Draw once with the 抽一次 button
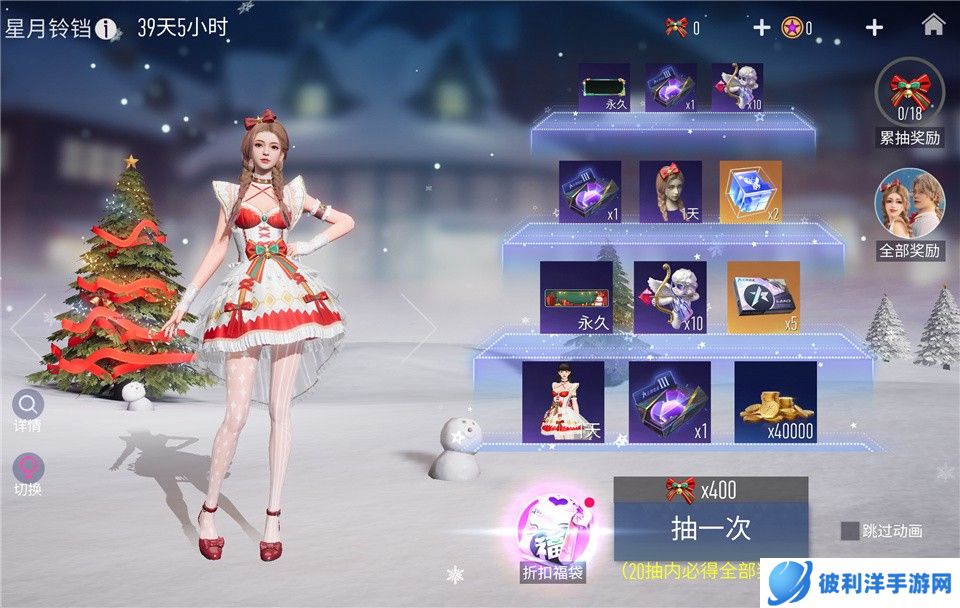 710,527
